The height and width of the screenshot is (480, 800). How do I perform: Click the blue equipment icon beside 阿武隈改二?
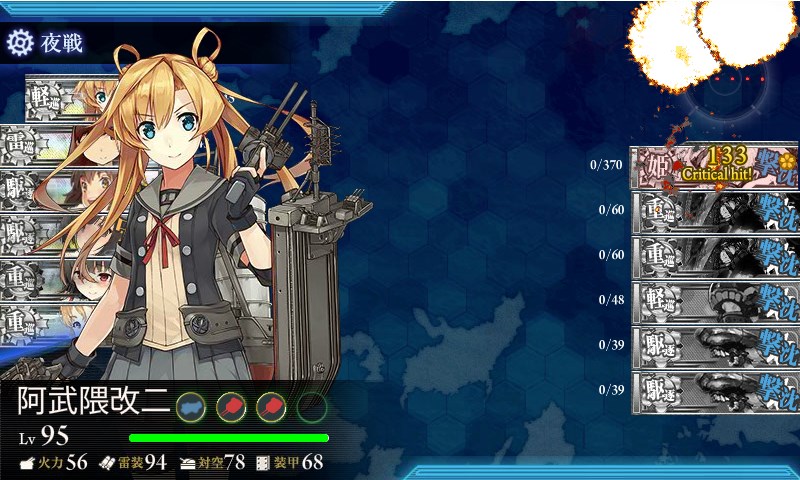tap(190, 406)
